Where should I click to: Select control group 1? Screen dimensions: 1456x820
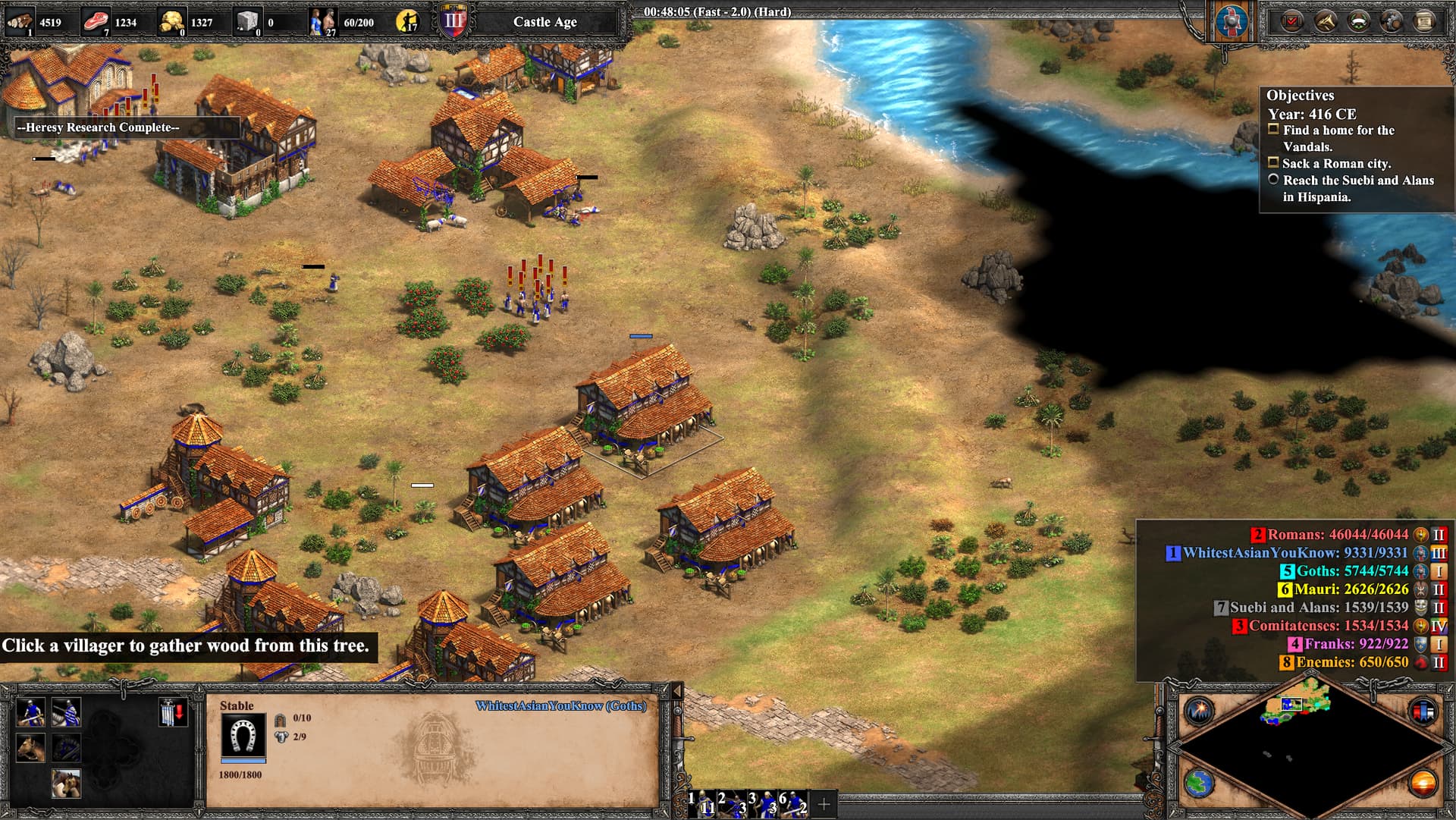(x=702, y=803)
